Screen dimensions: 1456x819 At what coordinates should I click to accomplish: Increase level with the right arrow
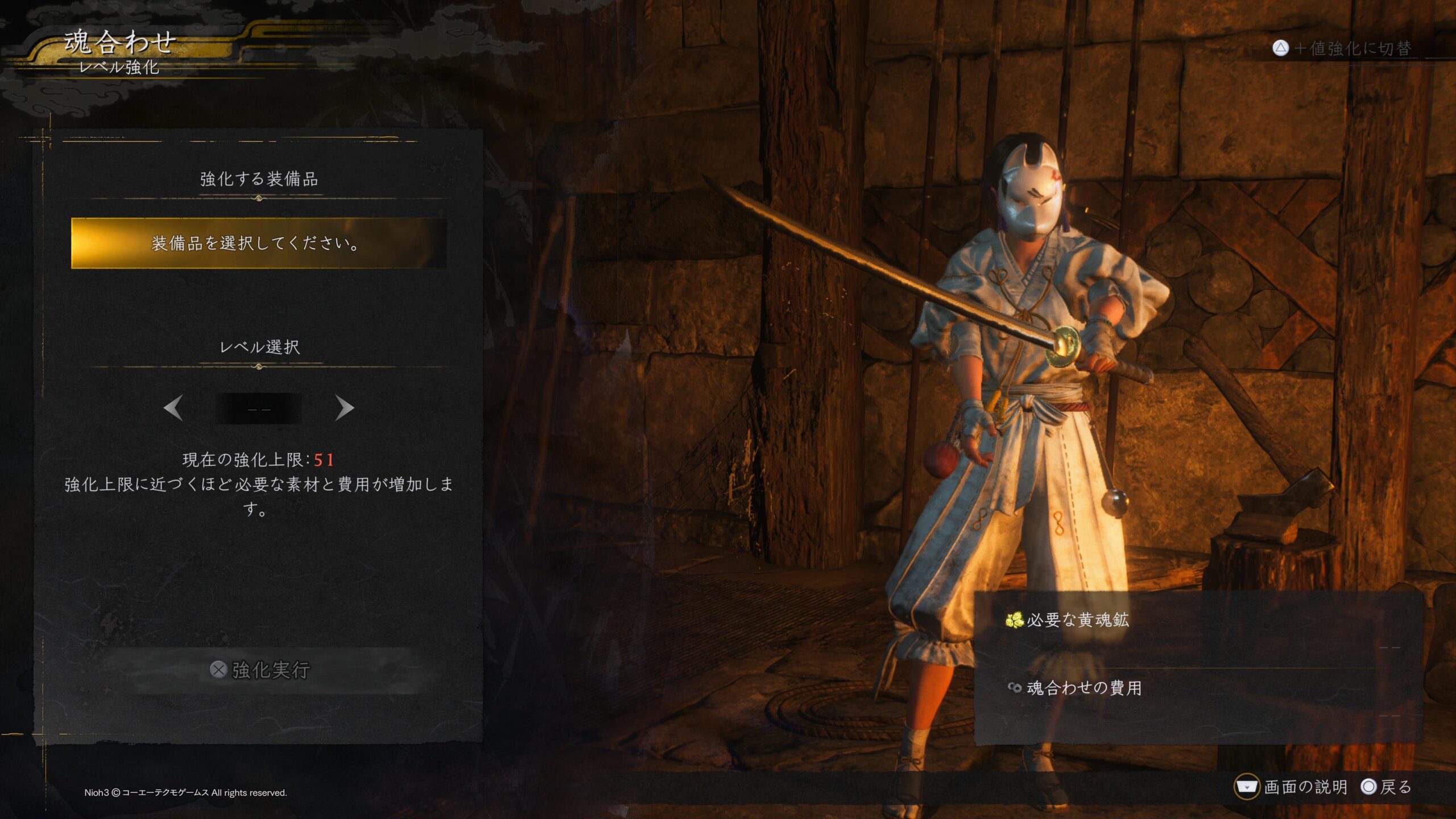click(344, 408)
